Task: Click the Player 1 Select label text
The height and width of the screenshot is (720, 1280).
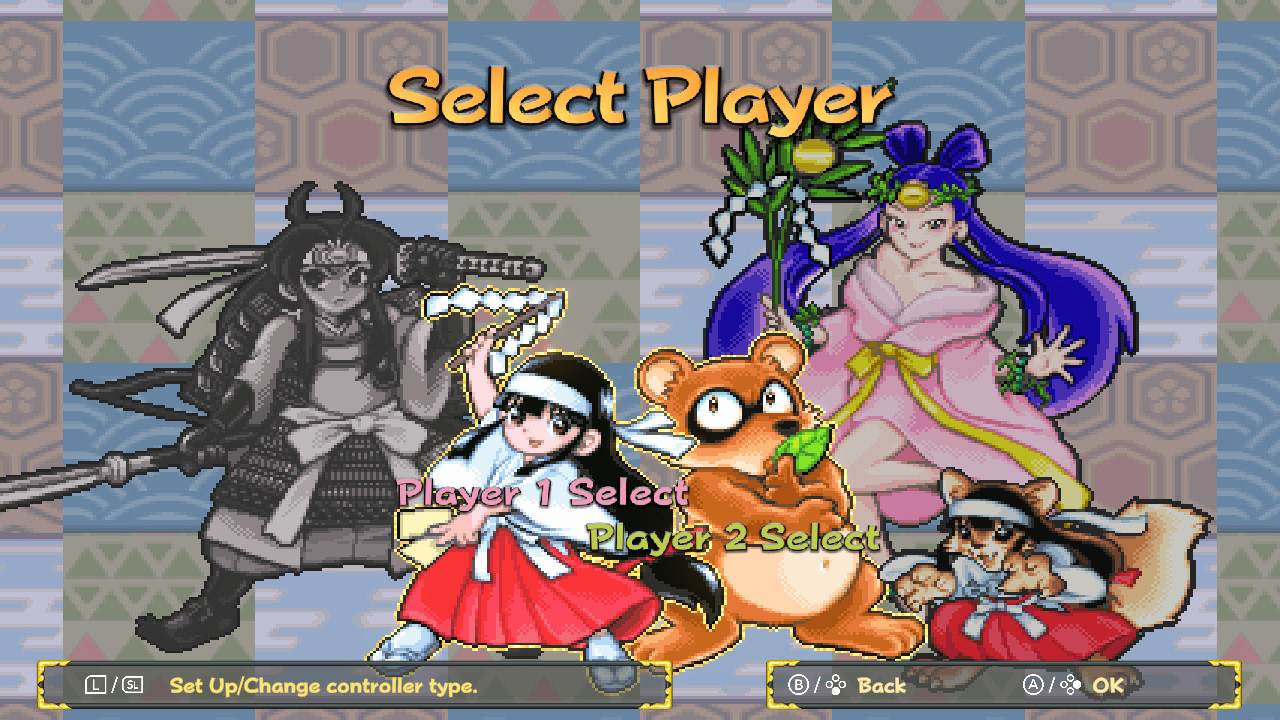Action: tap(543, 492)
